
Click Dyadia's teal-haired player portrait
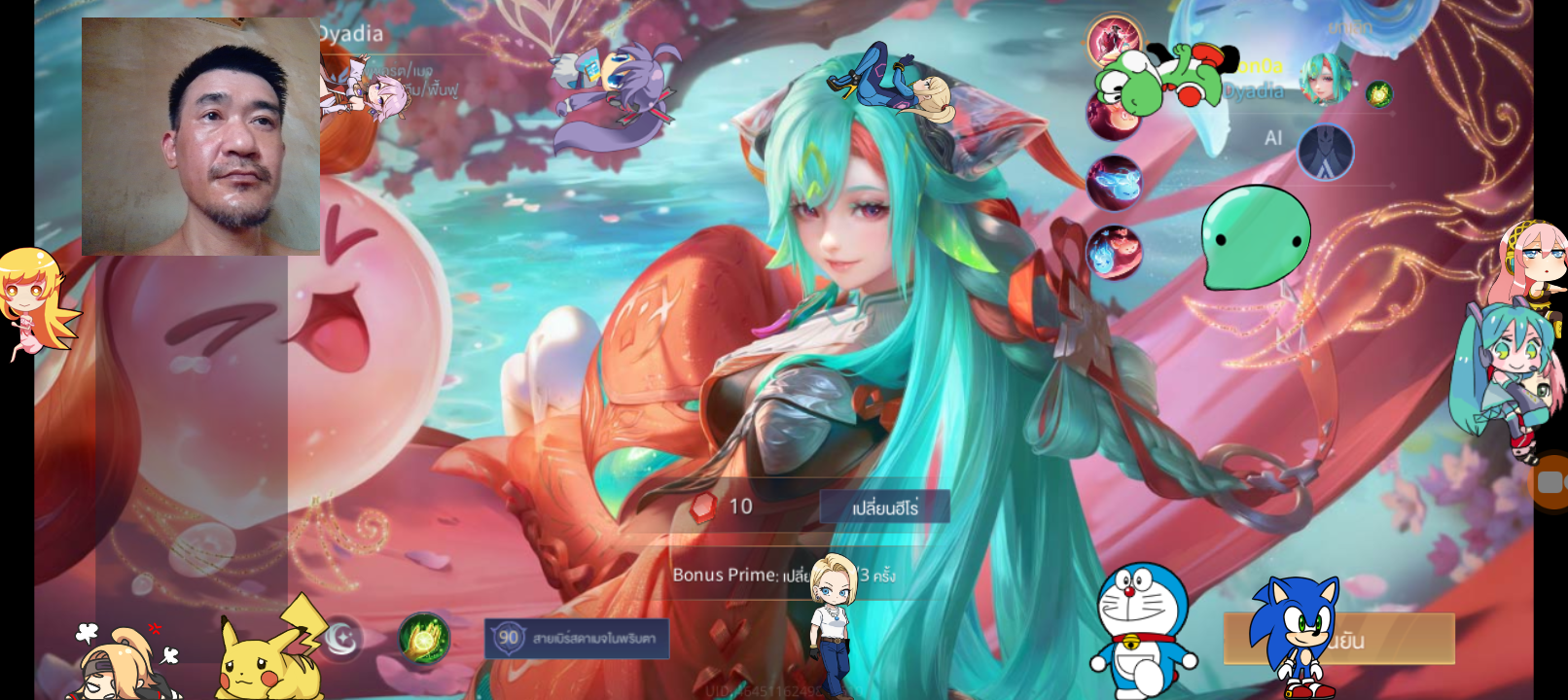[x=1325, y=80]
